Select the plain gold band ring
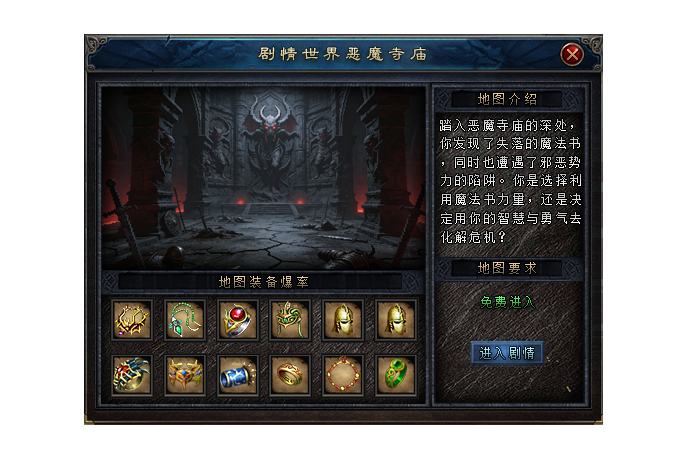The image size is (688, 460). pyautogui.click(x=291, y=374)
